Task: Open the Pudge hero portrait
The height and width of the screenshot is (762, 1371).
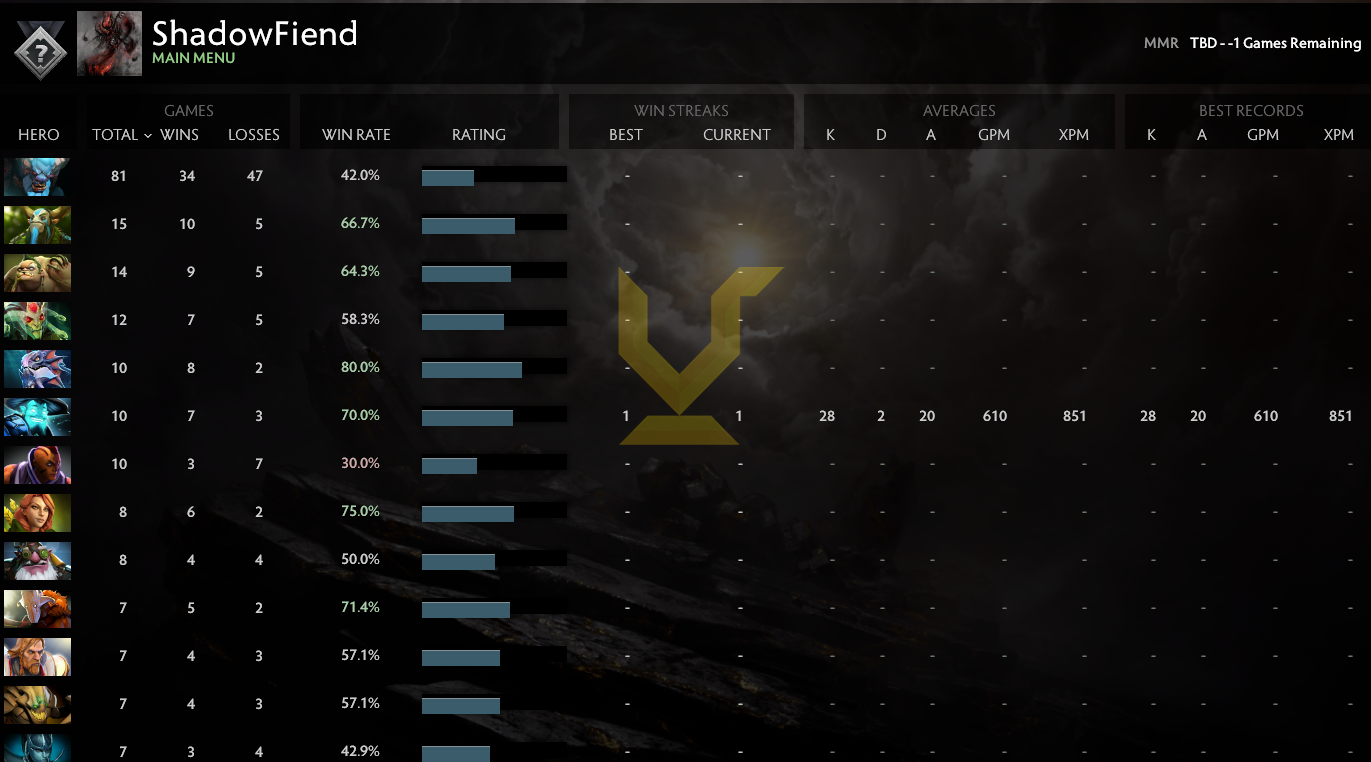Action: 37,271
